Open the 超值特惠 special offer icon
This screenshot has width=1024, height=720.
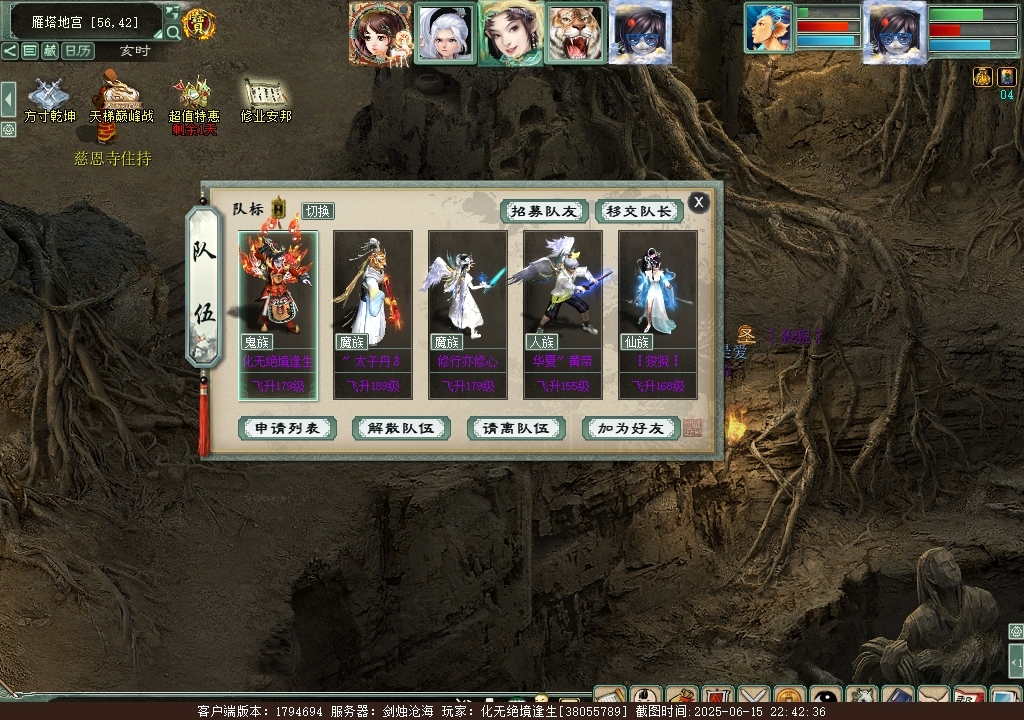(x=194, y=98)
